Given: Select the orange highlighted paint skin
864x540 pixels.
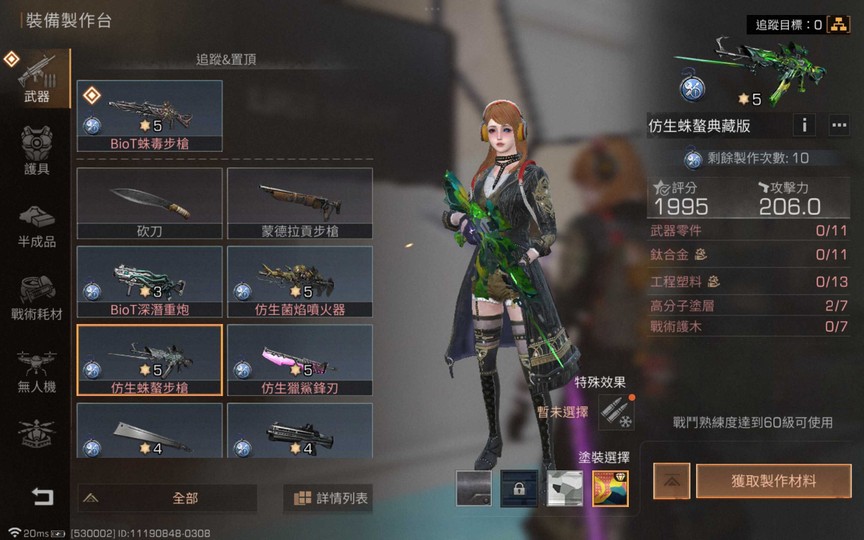Looking at the screenshot, I should pos(610,488).
